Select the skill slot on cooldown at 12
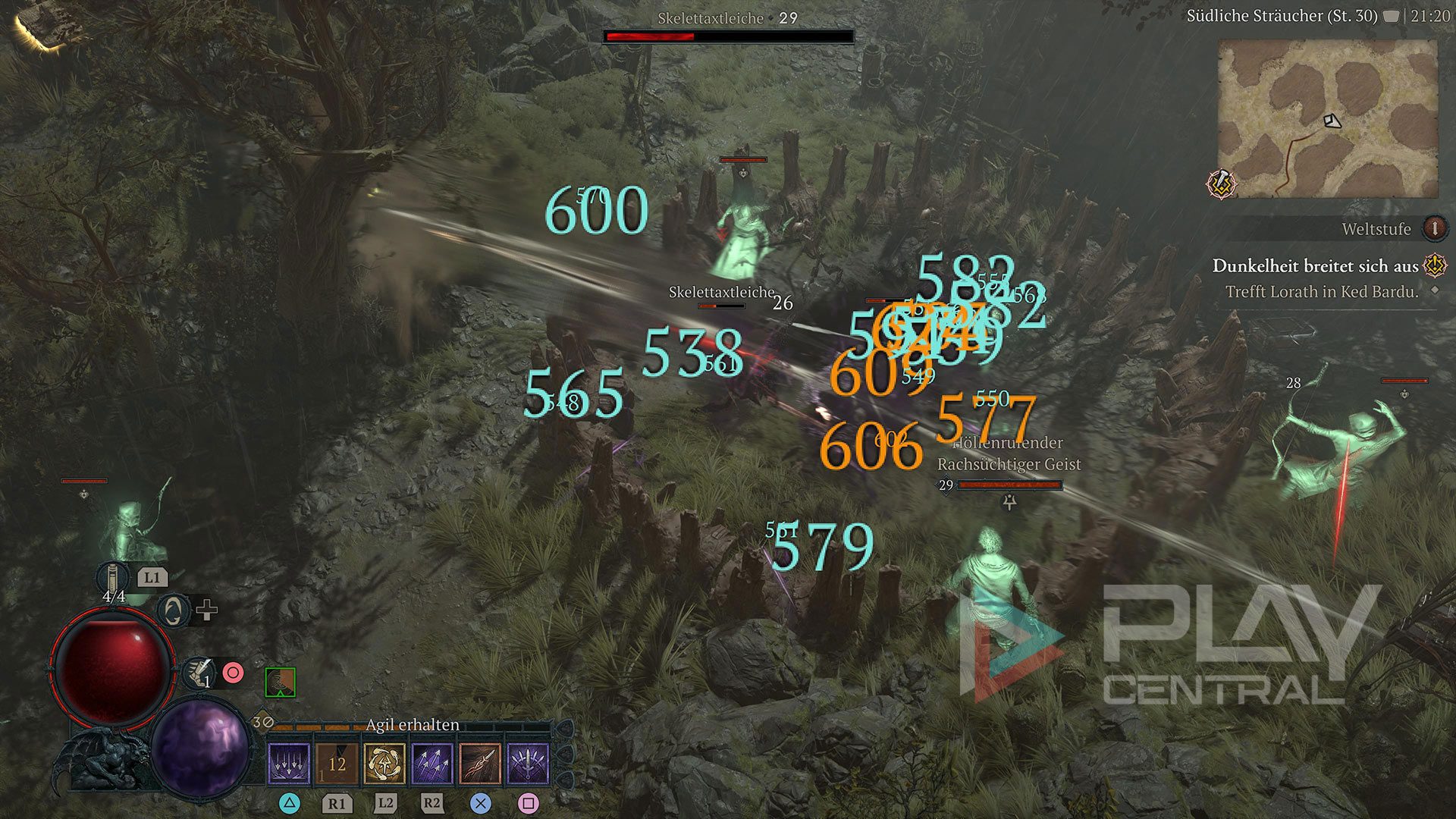The height and width of the screenshot is (819, 1456). click(337, 763)
